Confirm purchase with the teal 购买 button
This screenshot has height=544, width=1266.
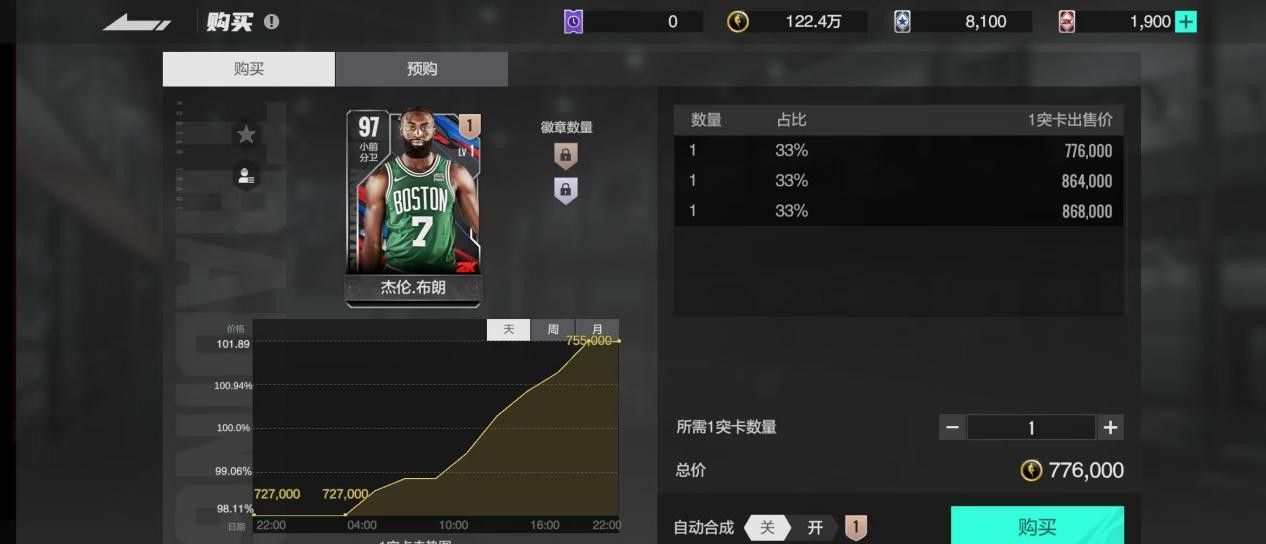click(x=1036, y=526)
